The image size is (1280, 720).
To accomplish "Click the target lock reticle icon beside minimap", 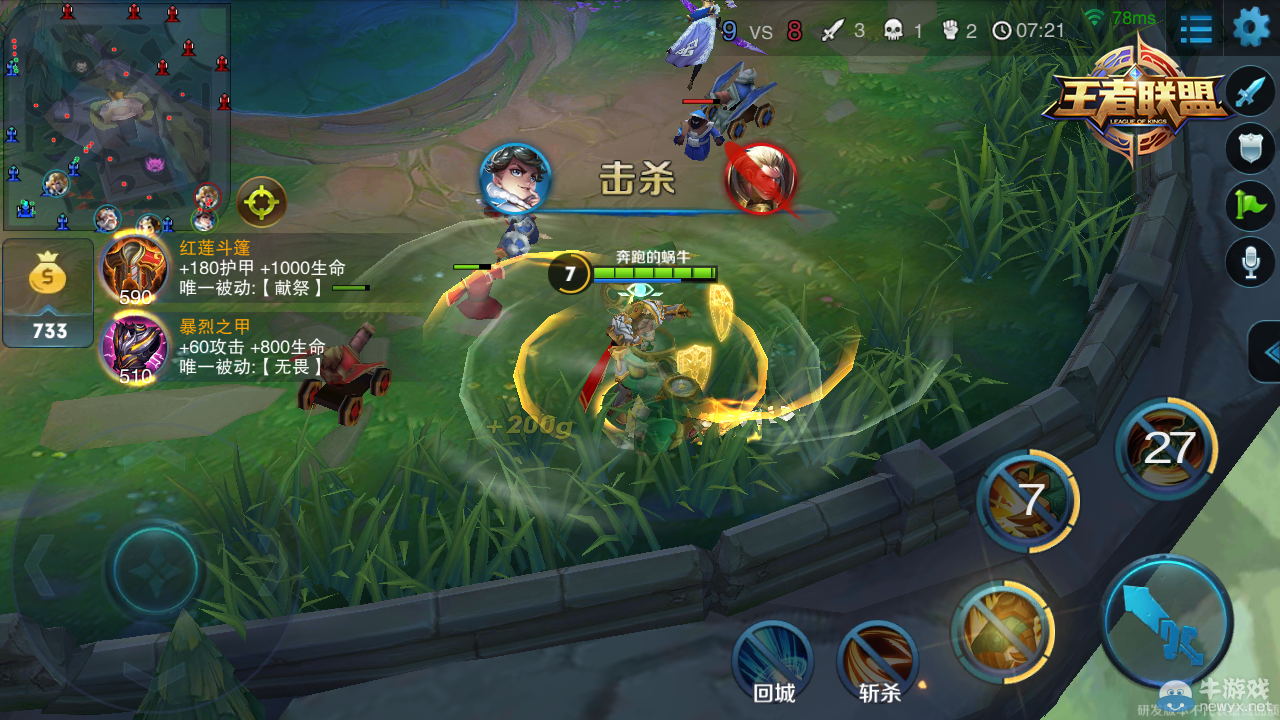I will [261, 202].
